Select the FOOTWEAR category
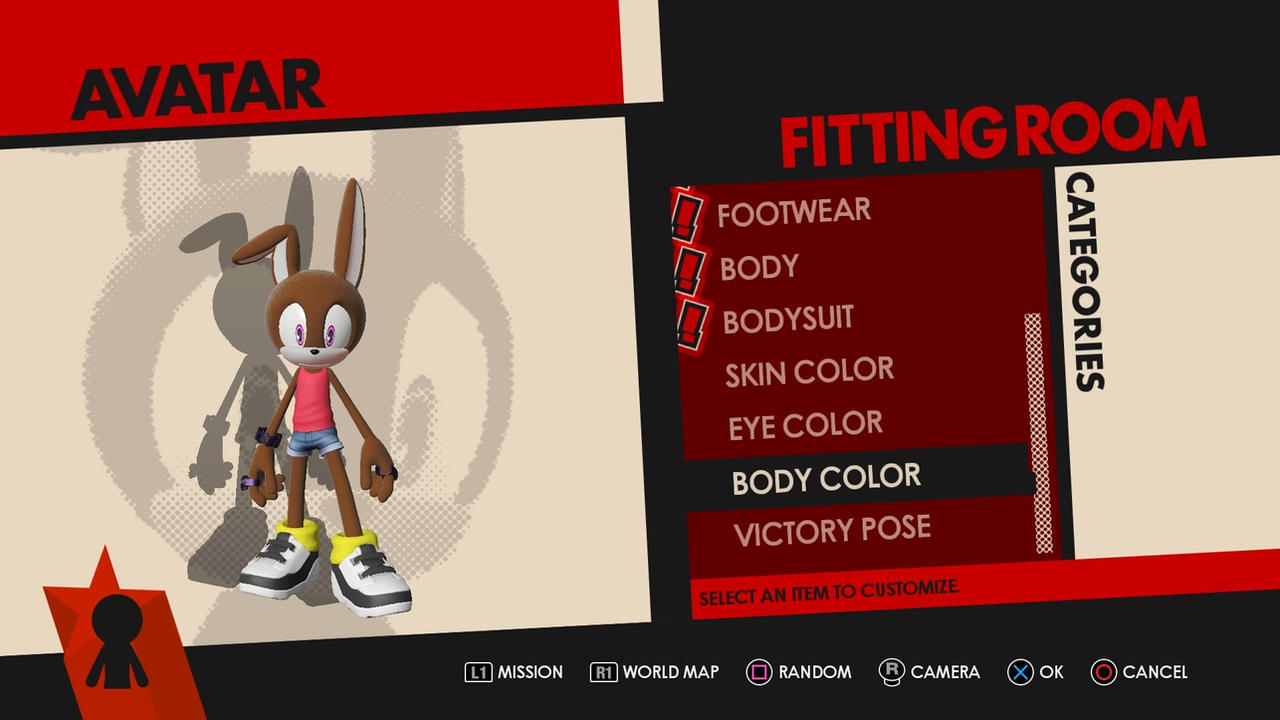 793,210
